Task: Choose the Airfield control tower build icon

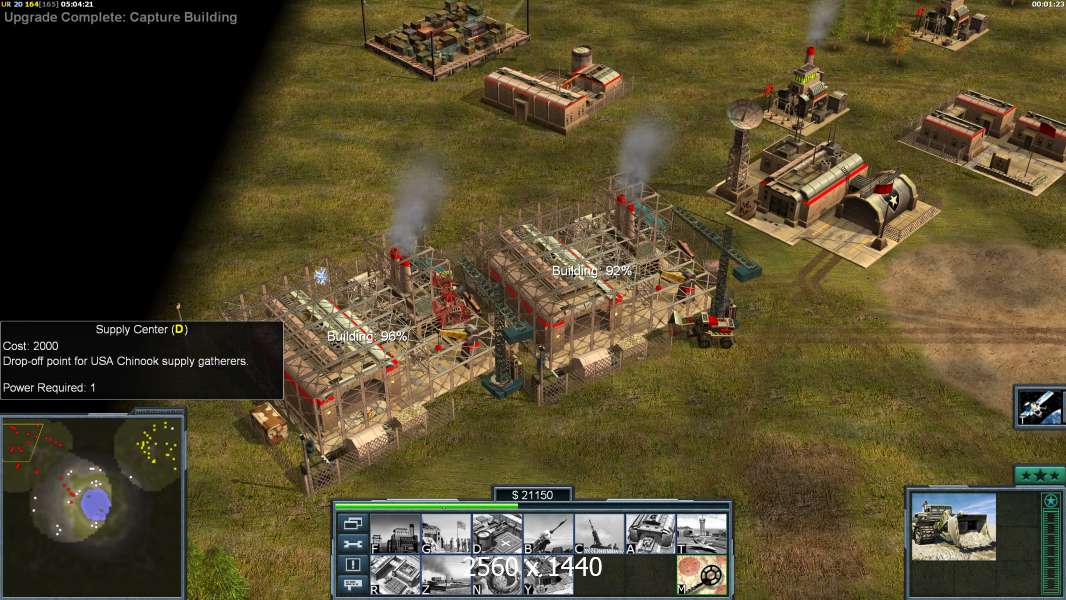Action: click(701, 533)
